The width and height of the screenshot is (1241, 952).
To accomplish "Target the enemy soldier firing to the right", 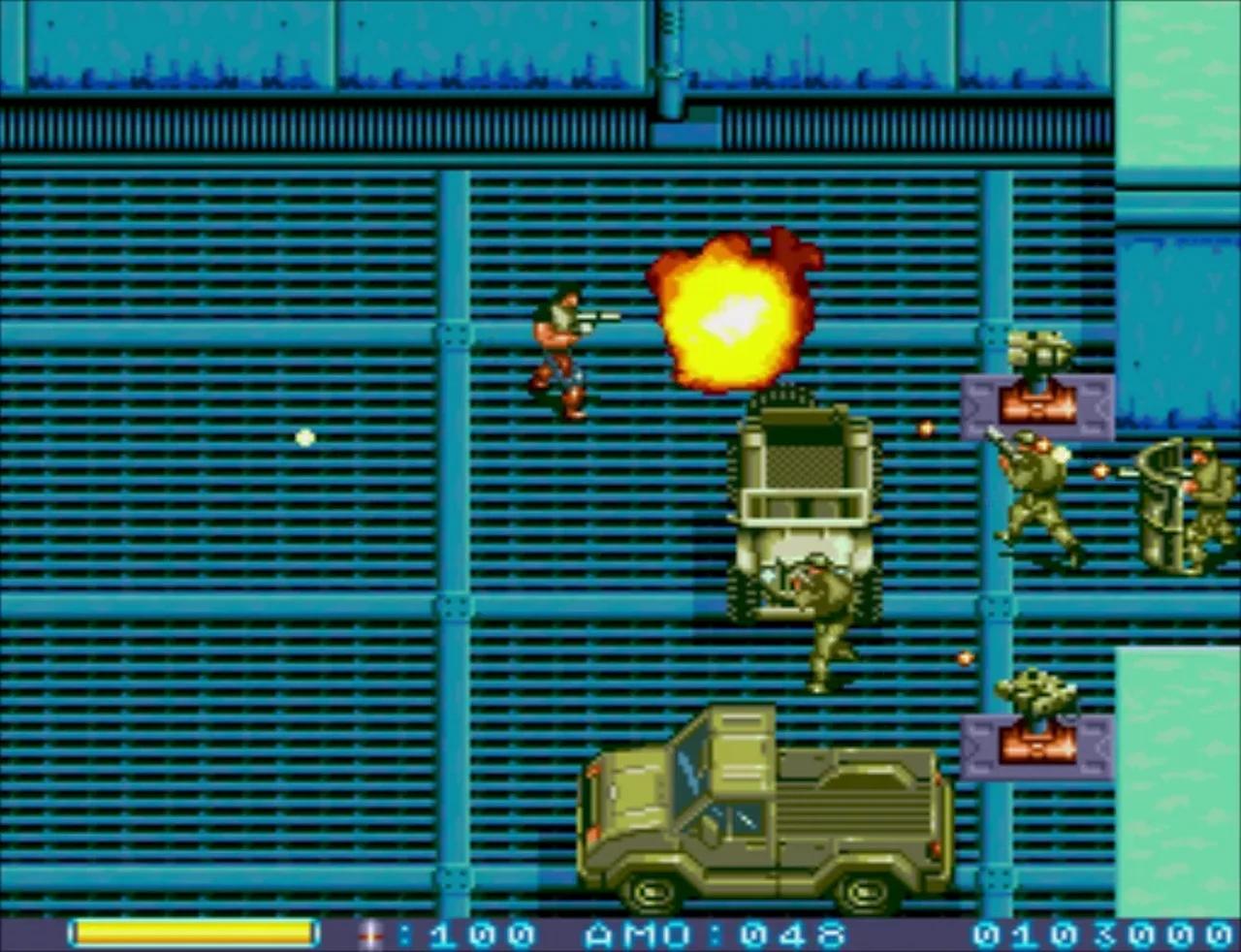I will click(1033, 490).
